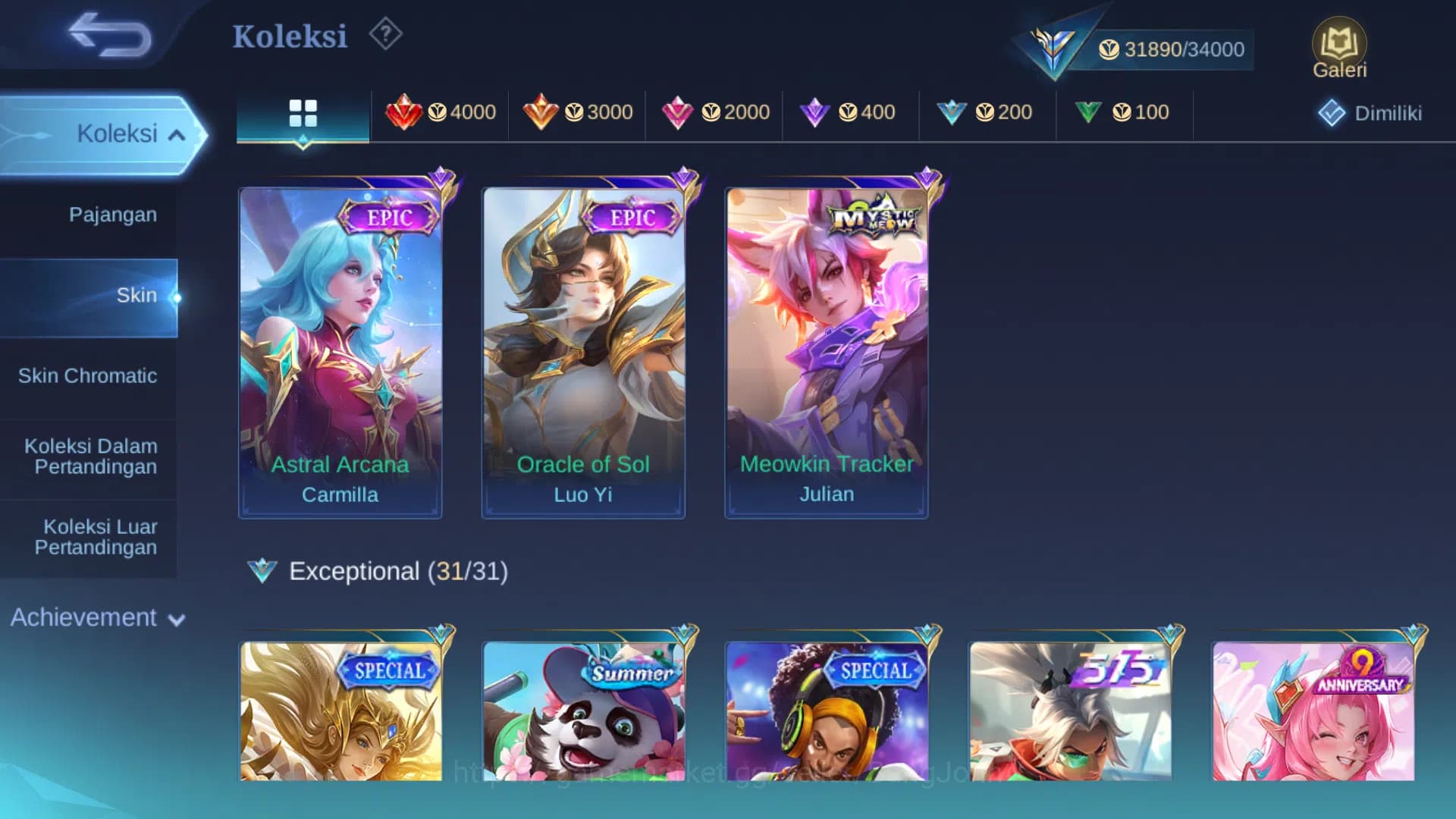Screen dimensions: 1456x819
Task: Select the orange 3000 rarity filter
Action: [x=576, y=112]
